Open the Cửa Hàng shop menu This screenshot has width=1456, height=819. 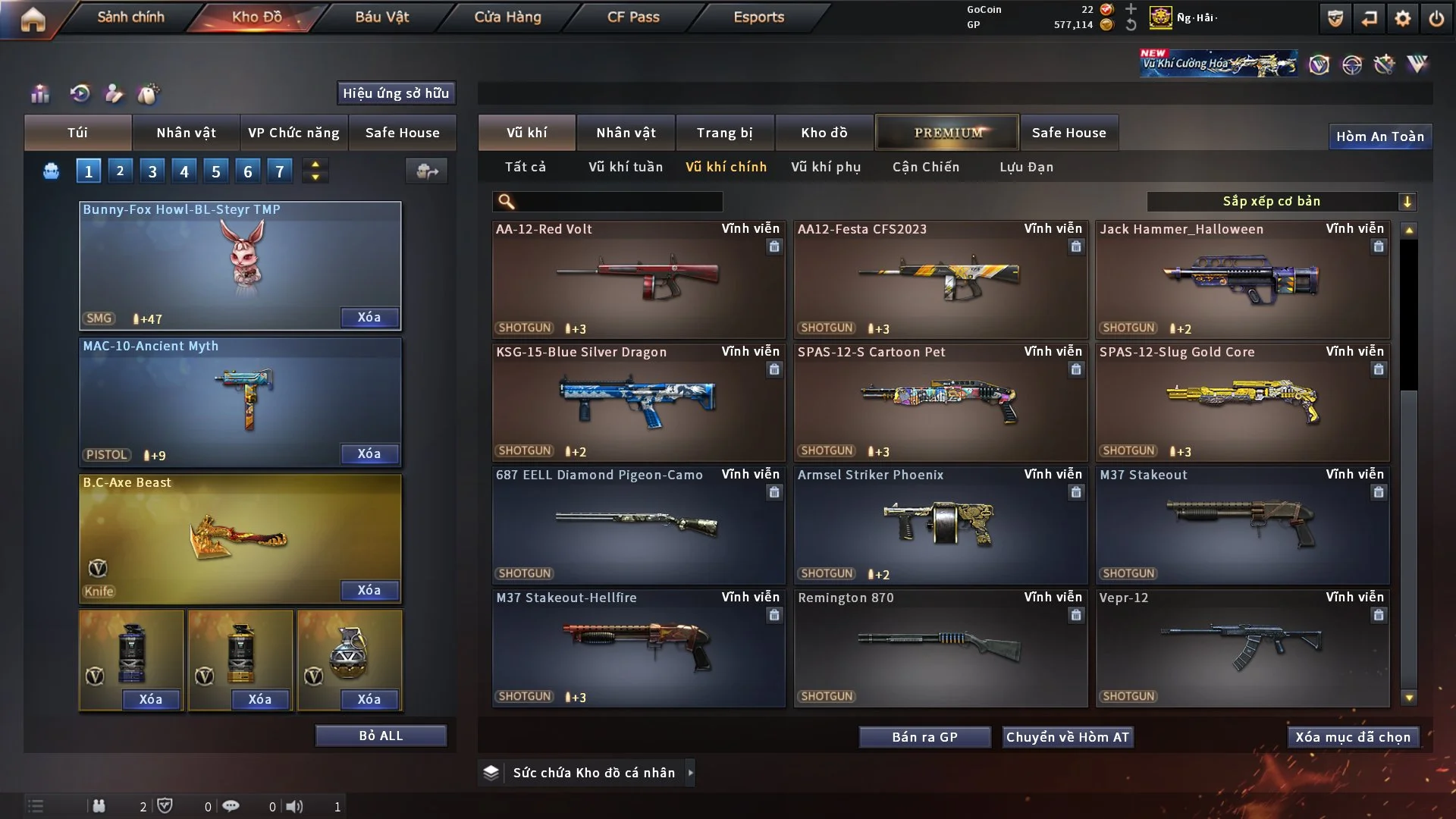click(x=507, y=17)
